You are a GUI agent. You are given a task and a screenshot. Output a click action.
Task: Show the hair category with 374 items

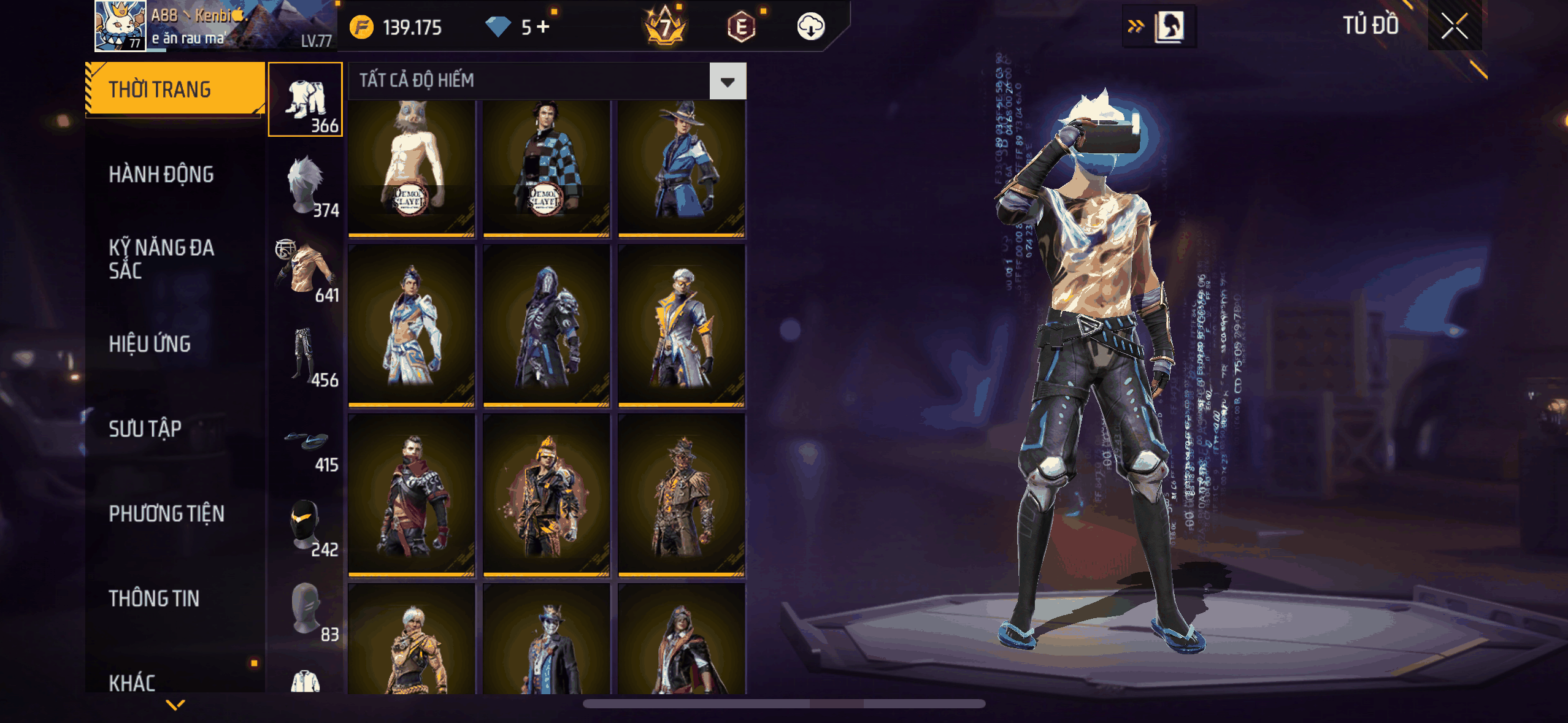coord(306,186)
